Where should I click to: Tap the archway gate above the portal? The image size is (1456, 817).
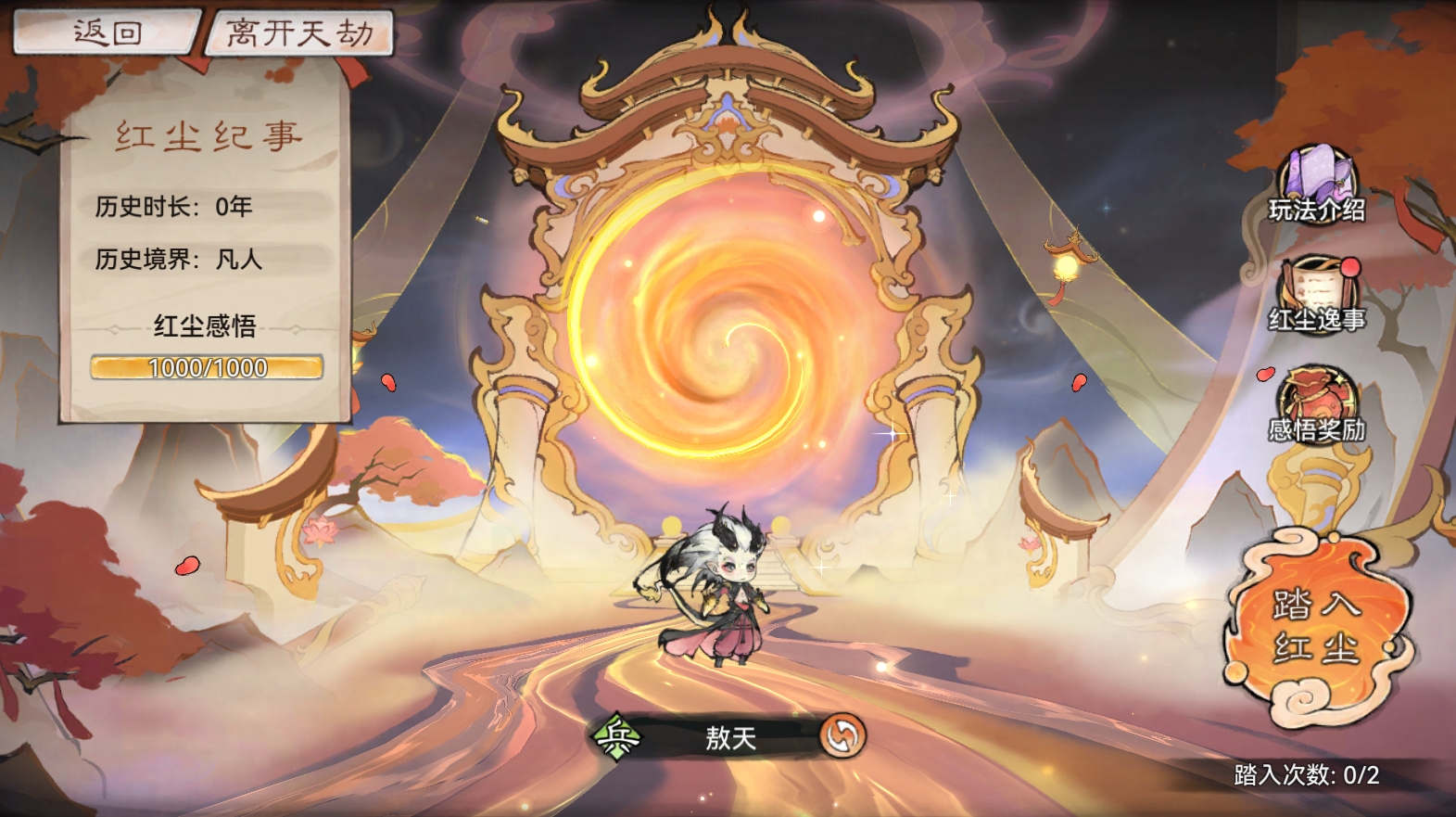click(728, 102)
